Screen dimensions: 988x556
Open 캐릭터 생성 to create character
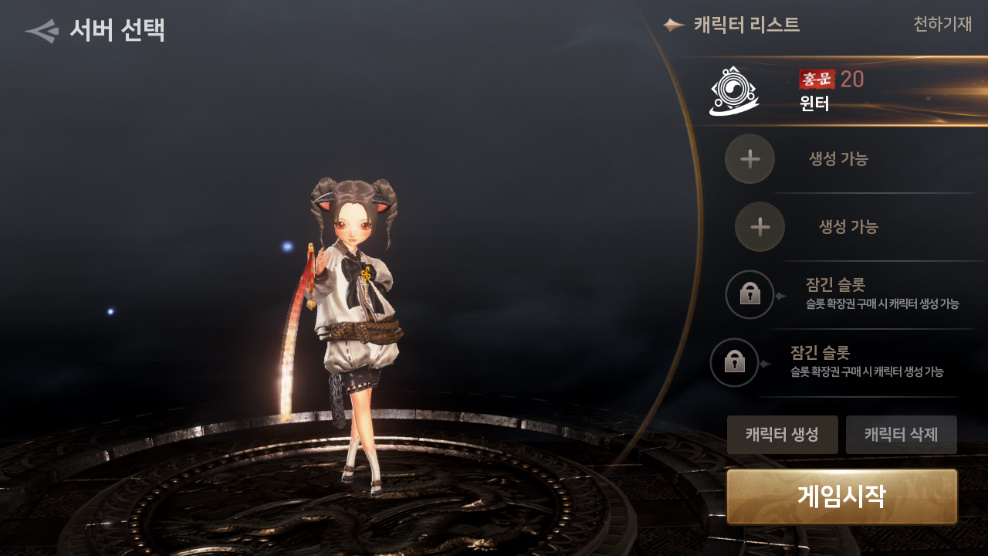[782, 435]
